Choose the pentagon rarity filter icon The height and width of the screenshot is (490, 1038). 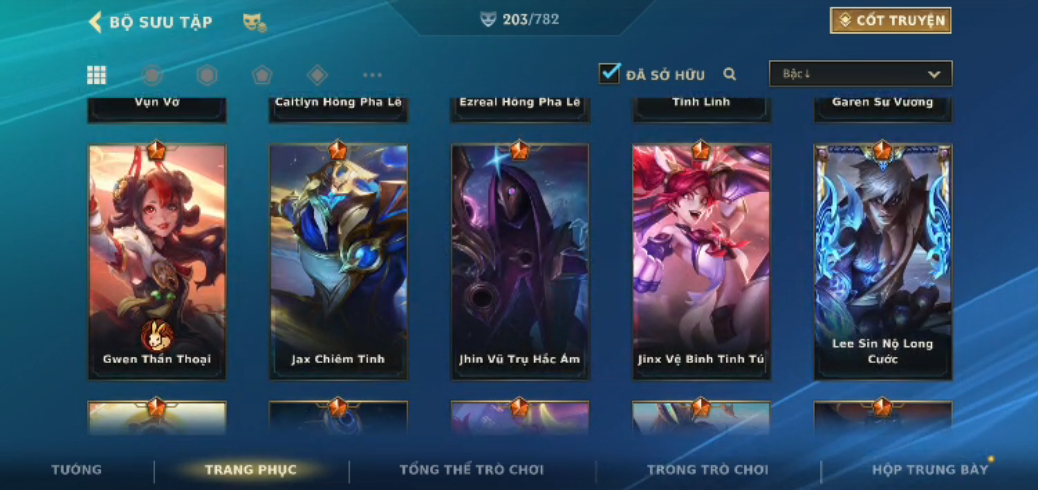pyautogui.click(x=262, y=75)
